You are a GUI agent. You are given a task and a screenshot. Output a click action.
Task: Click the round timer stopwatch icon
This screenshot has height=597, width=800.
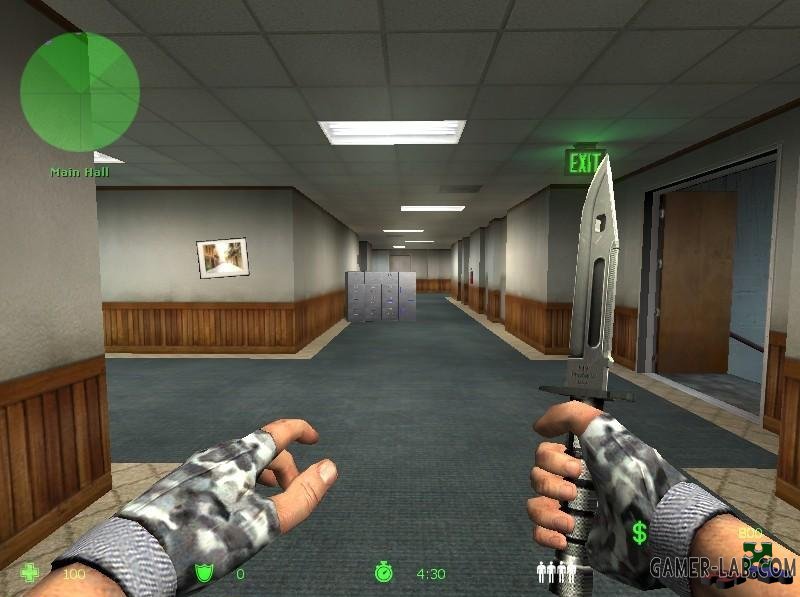coord(384,573)
